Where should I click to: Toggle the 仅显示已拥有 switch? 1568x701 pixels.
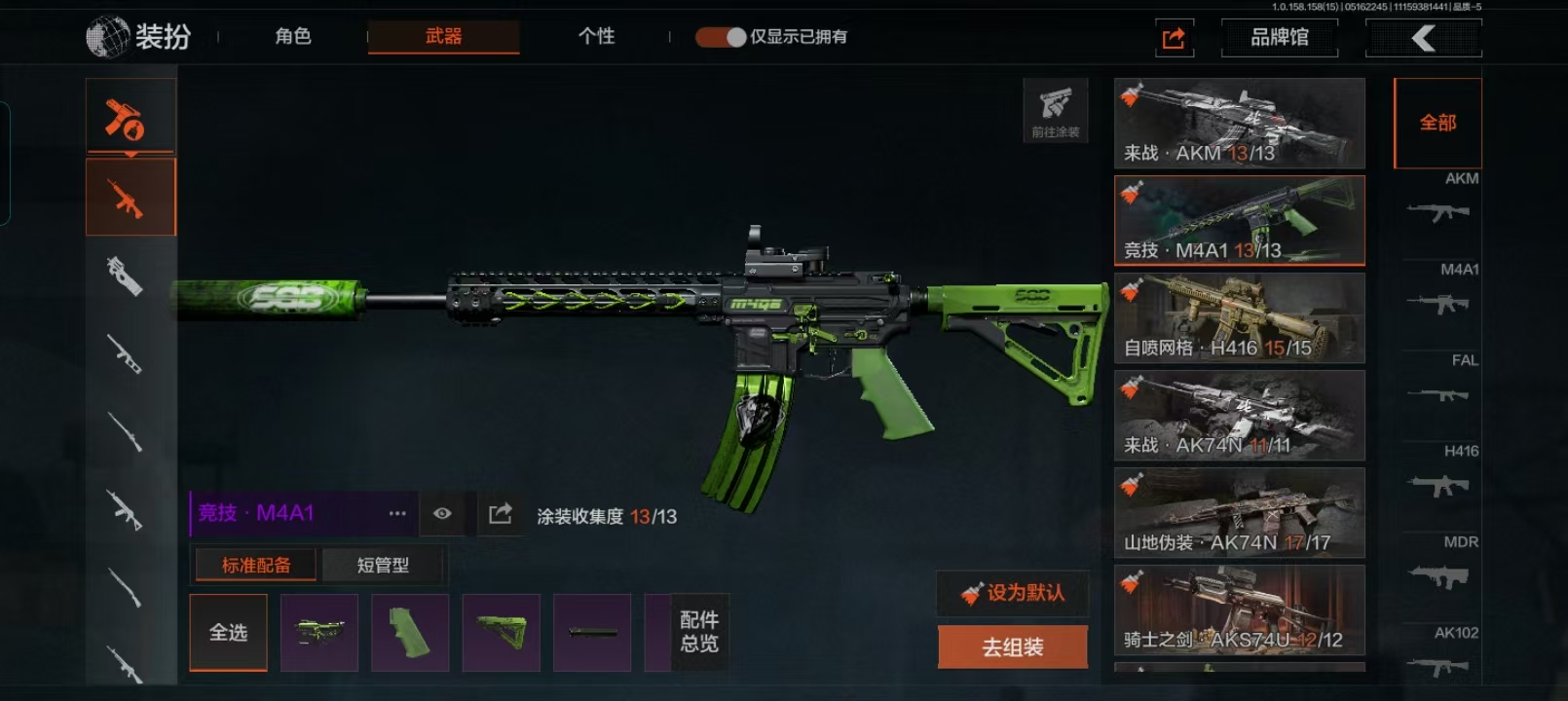721,37
